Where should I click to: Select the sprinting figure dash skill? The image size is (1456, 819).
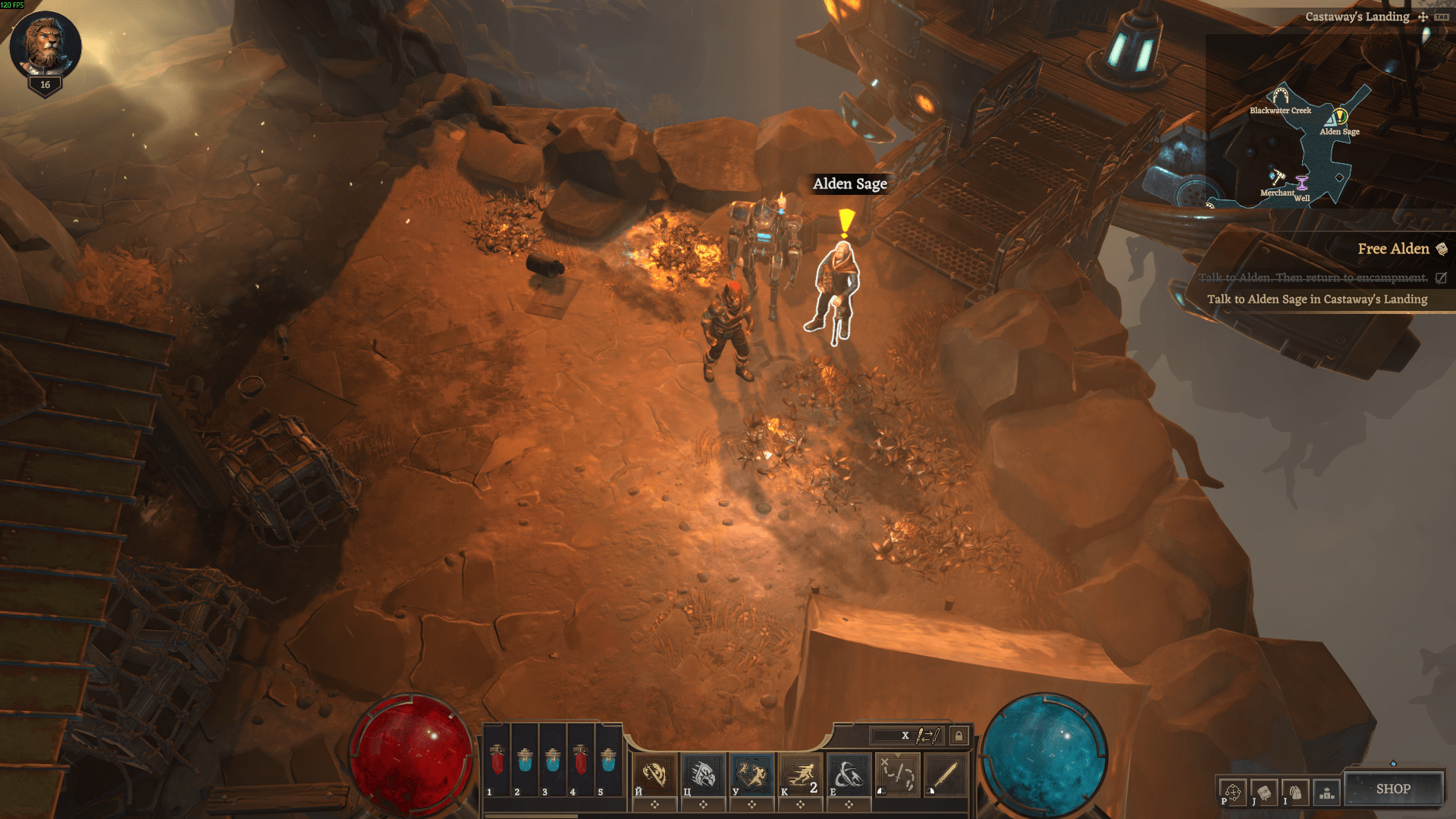pyautogui.click(x=800, y=775)
